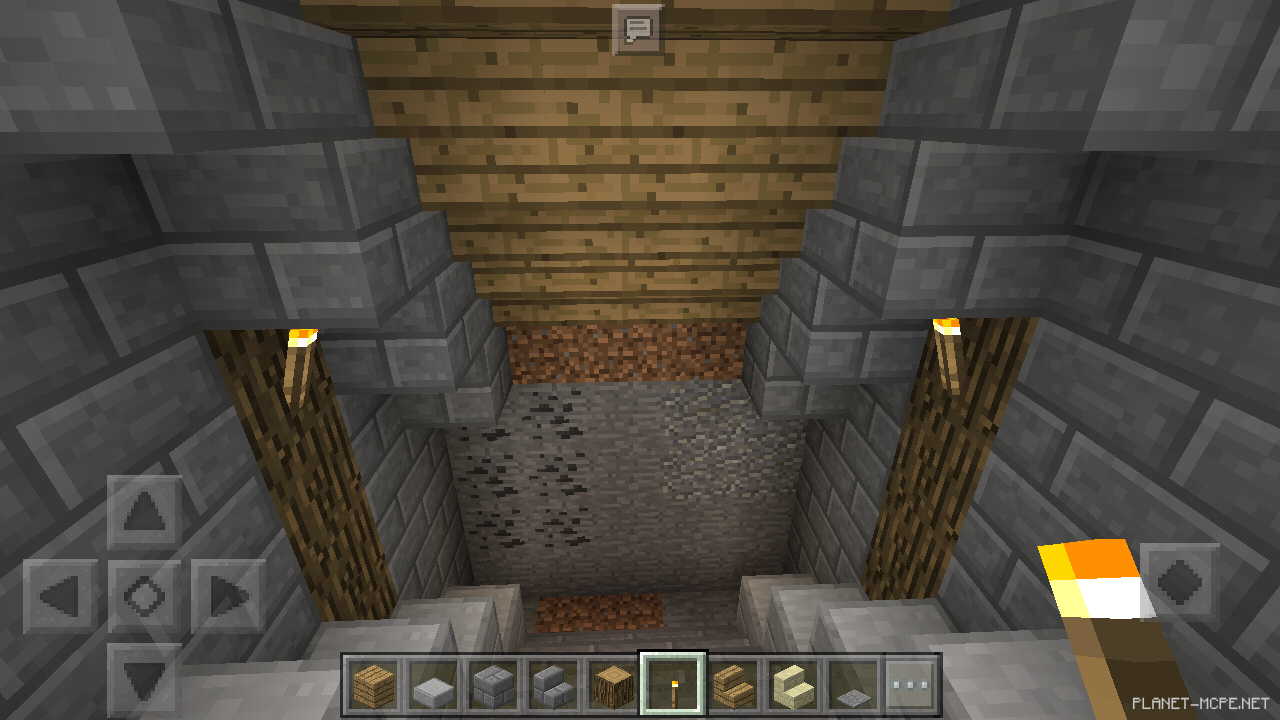Select the cobblestone stairs in the hotbar

[x=553, y=685]
